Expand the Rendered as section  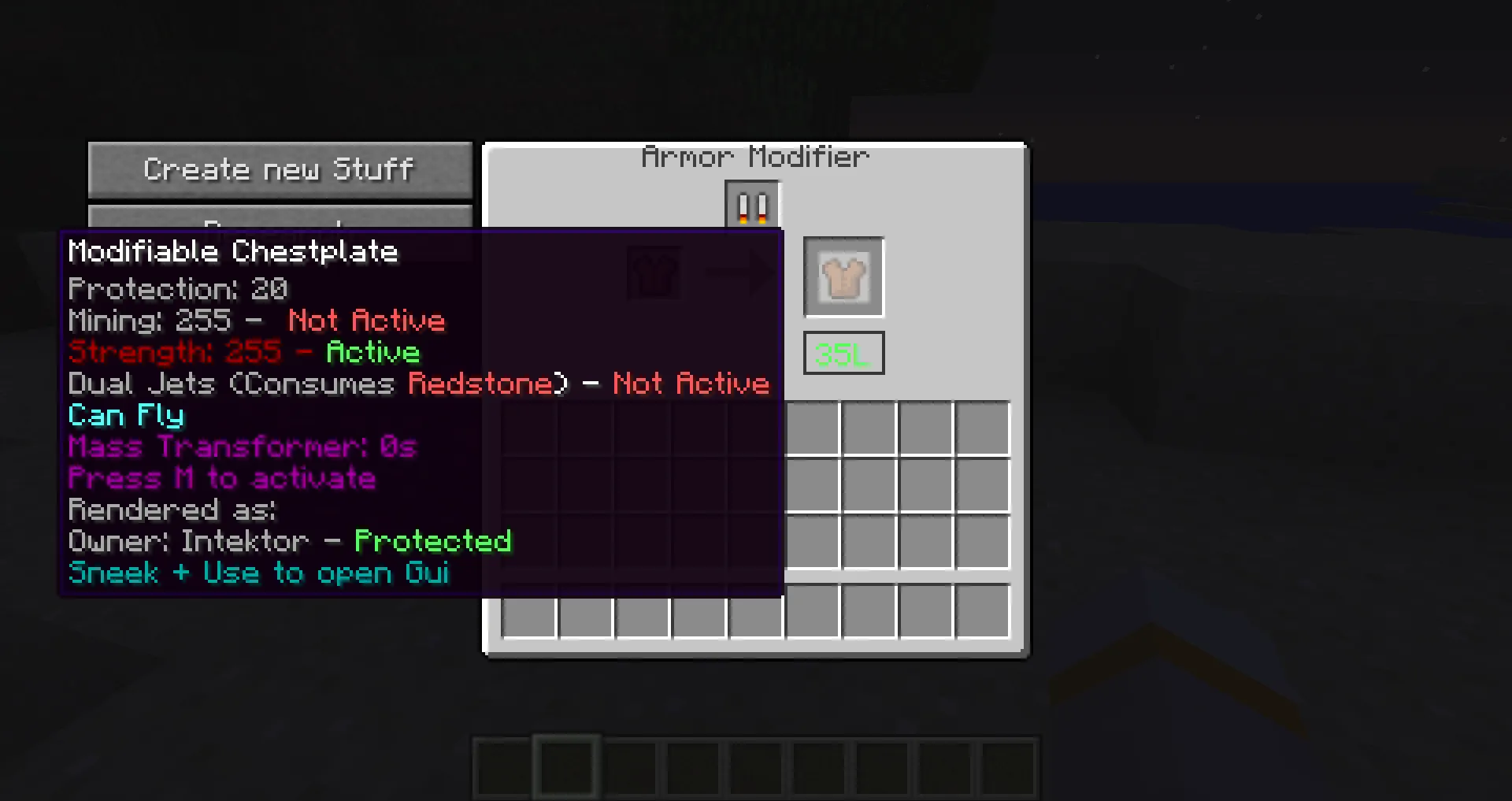coord(172,510)
